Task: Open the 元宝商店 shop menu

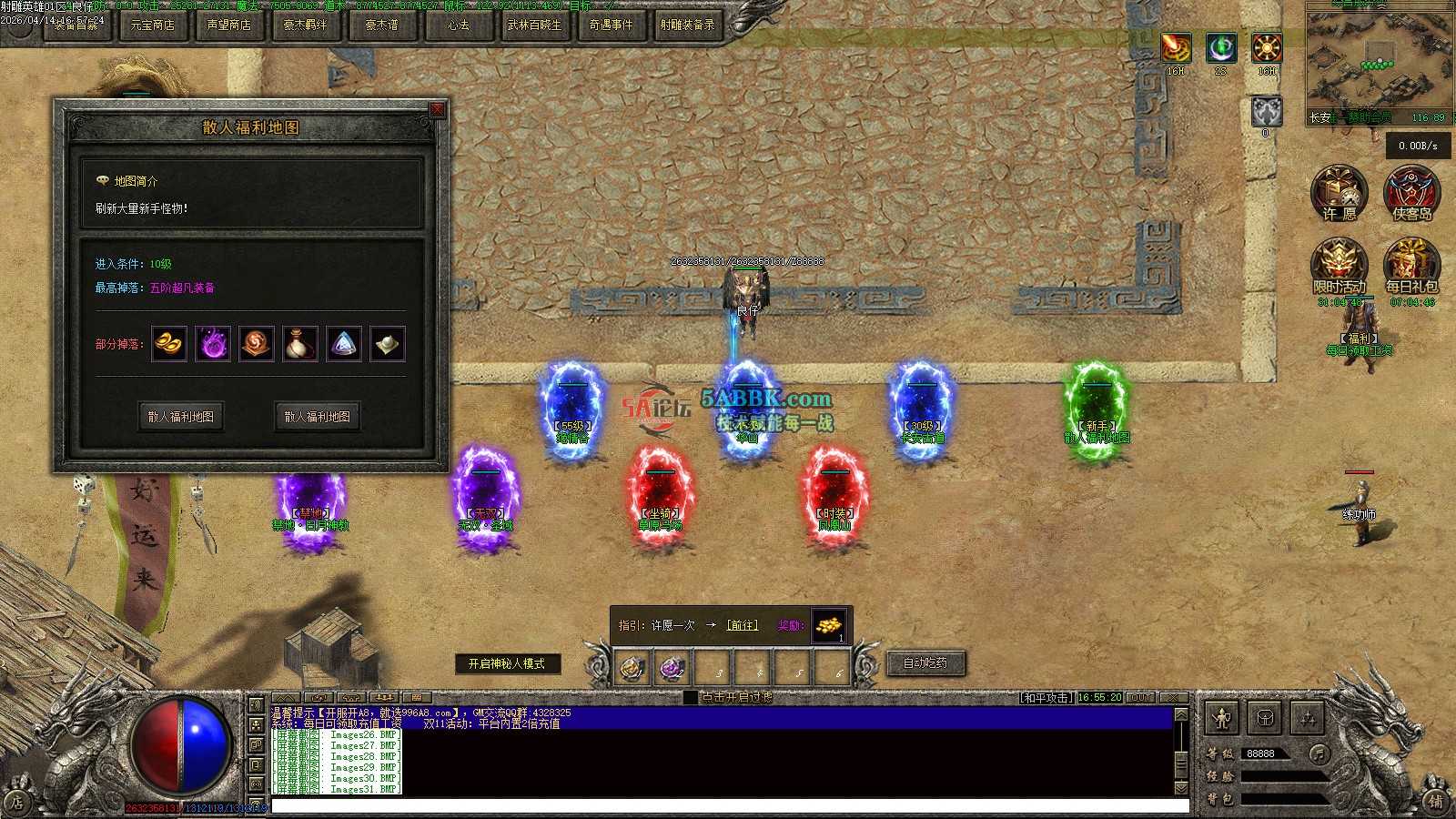Action: coord(152,25)
